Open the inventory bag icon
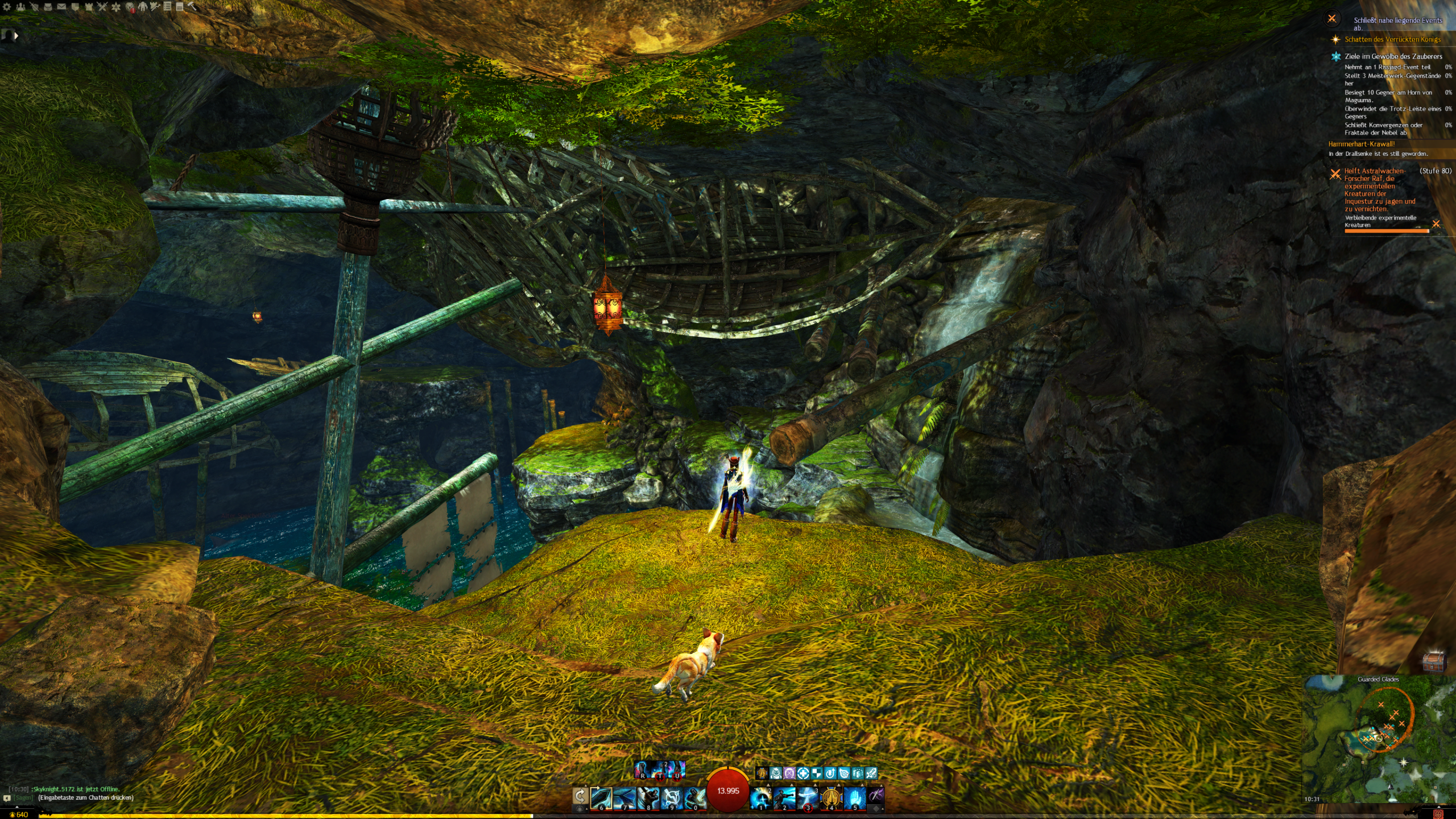 coord(48,7)
